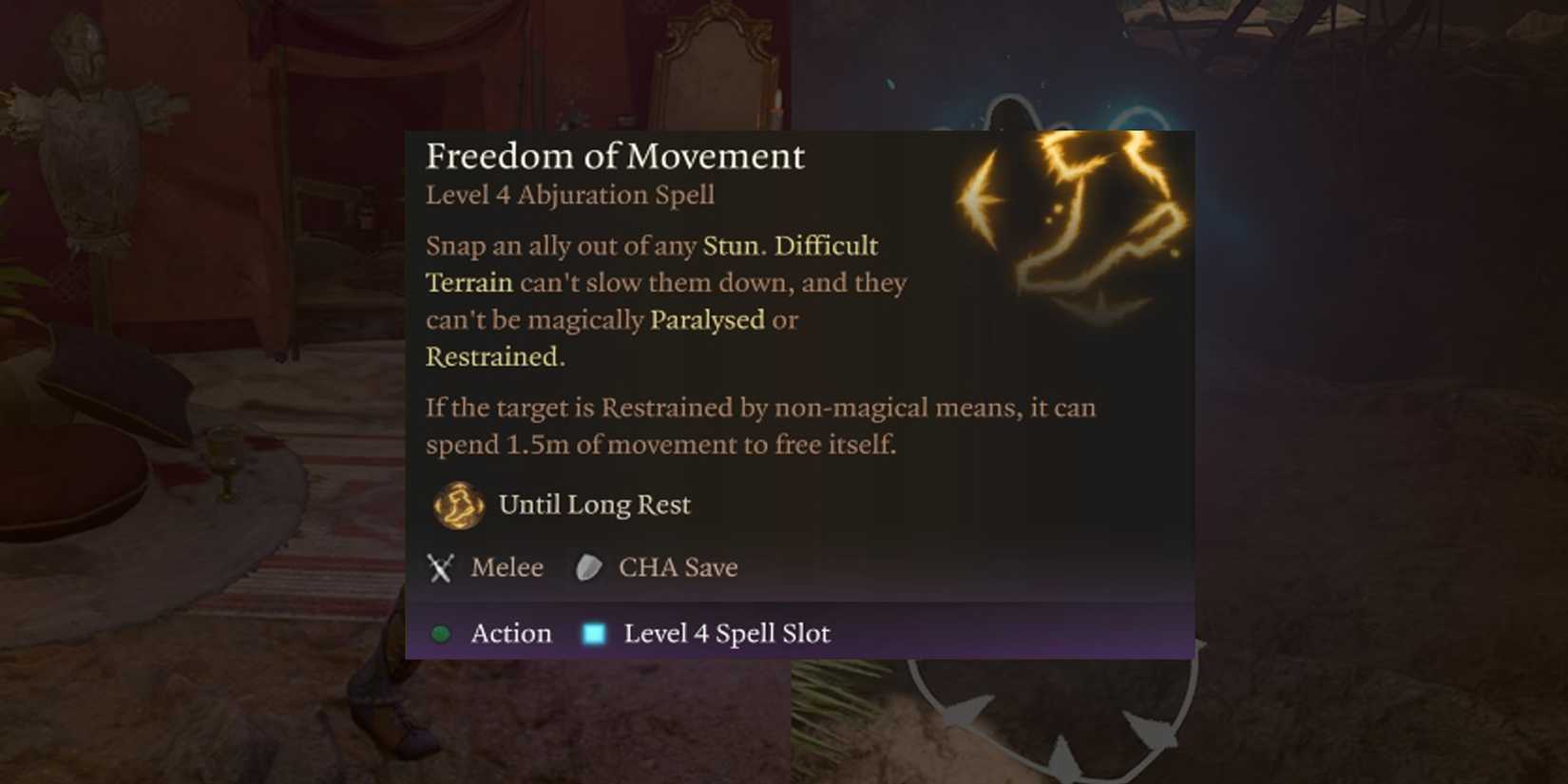This screenshot has width=1568, height=784.
Task: Click the green Action cost icon
Action: (441, 633)
